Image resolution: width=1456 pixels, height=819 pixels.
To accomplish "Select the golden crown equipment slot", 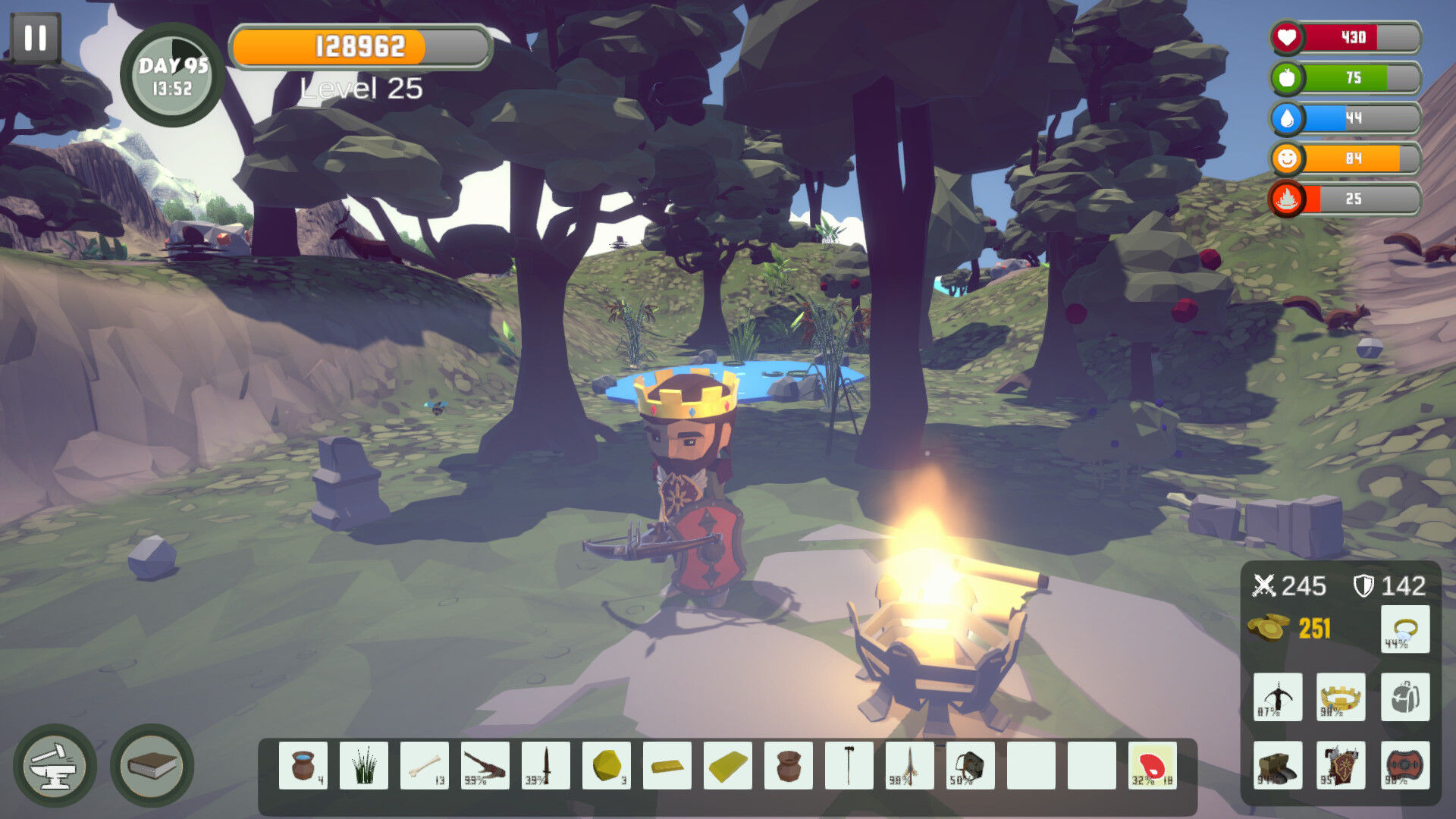I will 1341,698.
